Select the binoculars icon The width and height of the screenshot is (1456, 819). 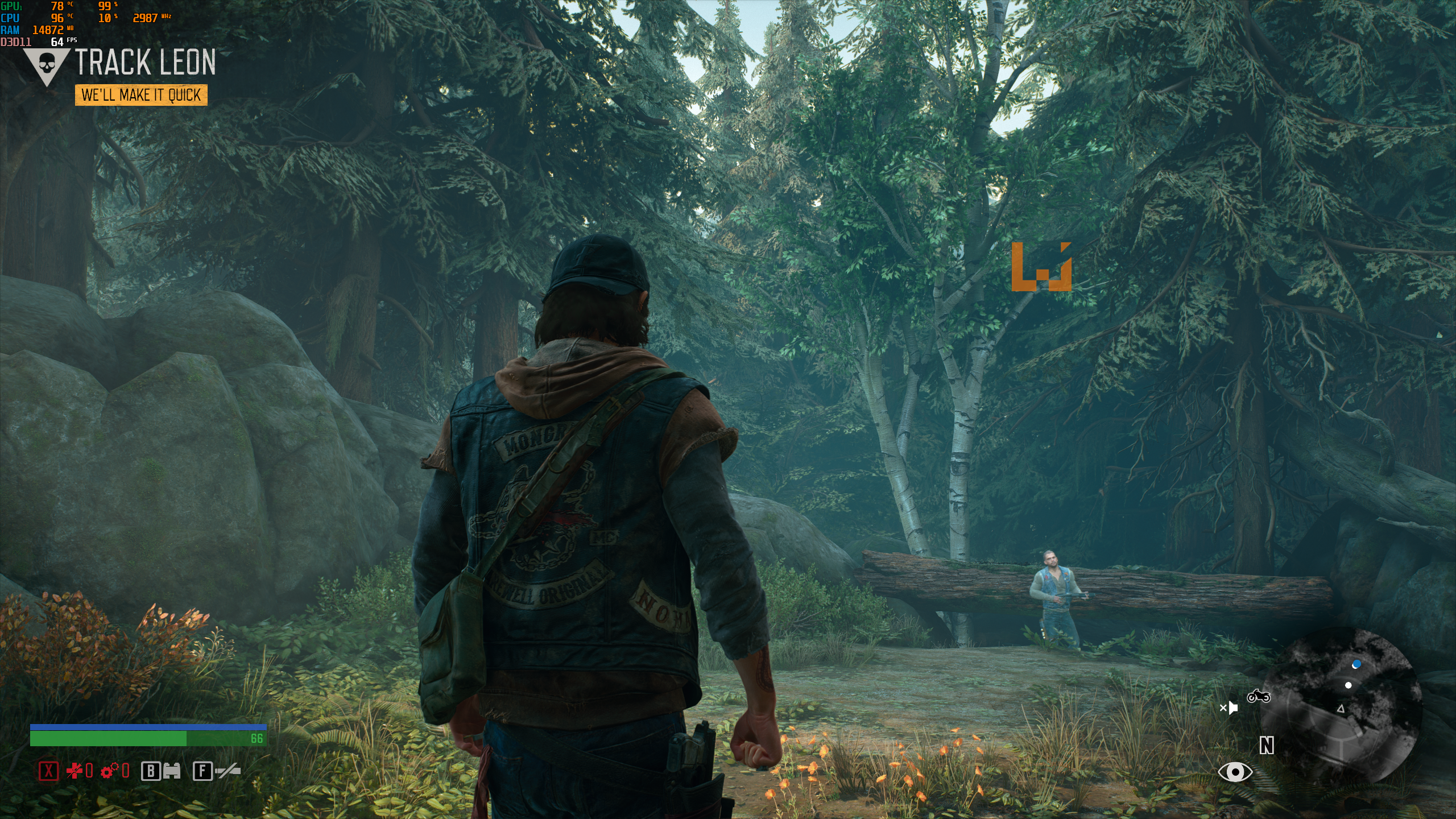click(x=172, y=771)
